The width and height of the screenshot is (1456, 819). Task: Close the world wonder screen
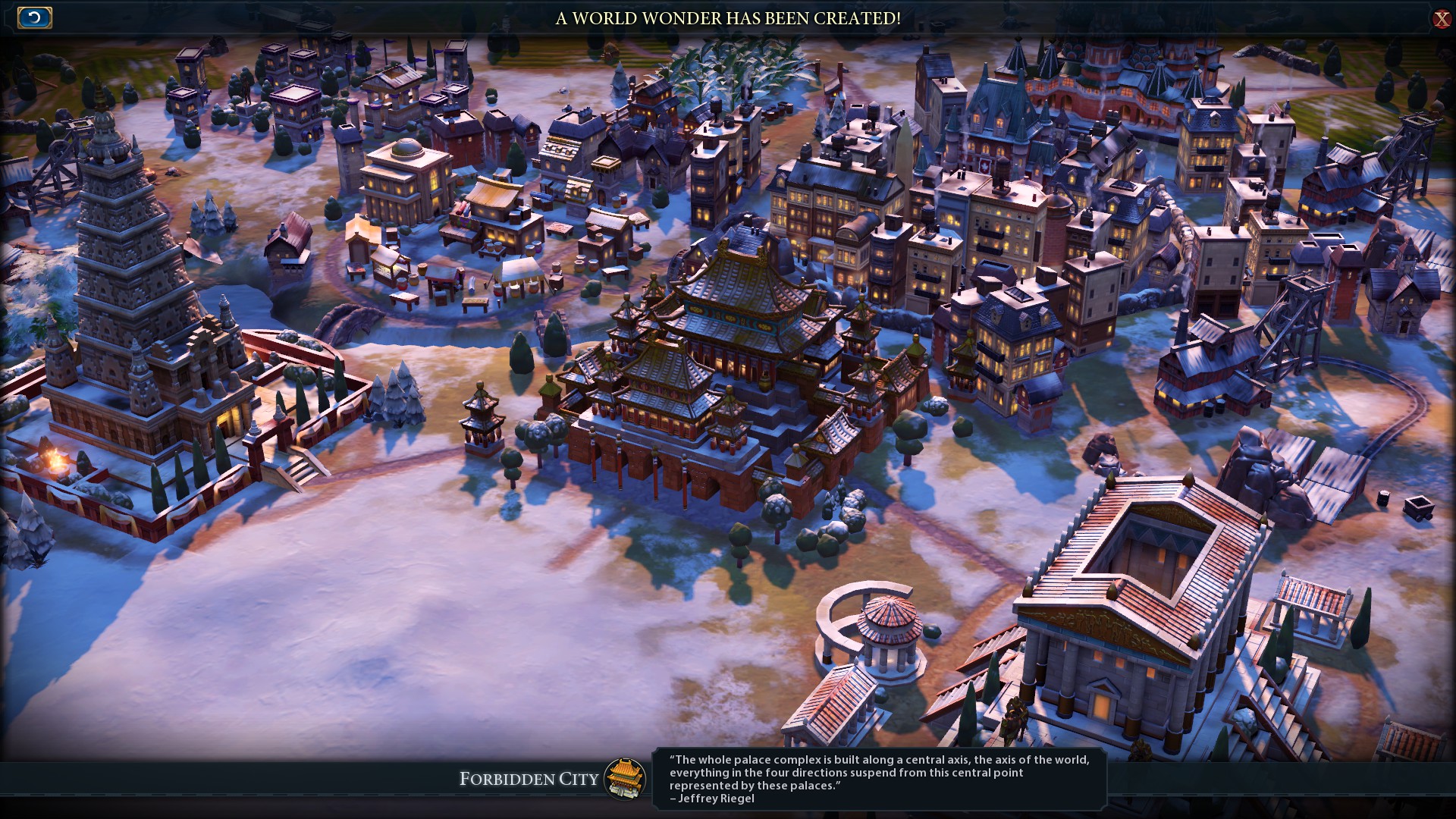point(1442,19)
